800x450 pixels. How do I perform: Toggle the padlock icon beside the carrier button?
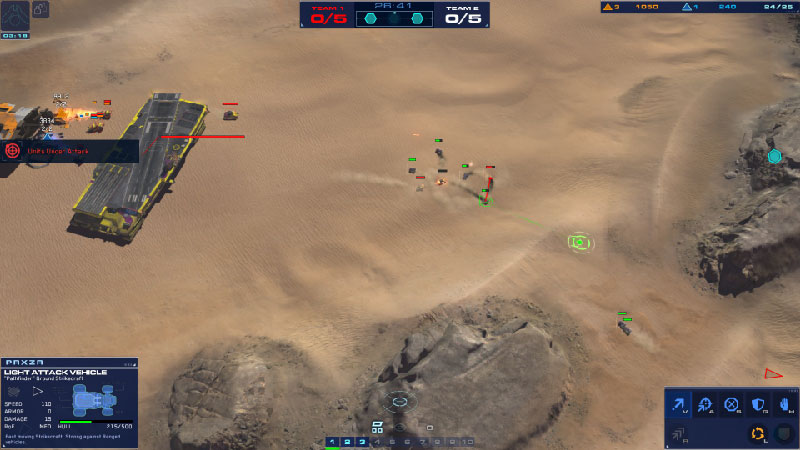pyautogui.click(x=42, y=10)
